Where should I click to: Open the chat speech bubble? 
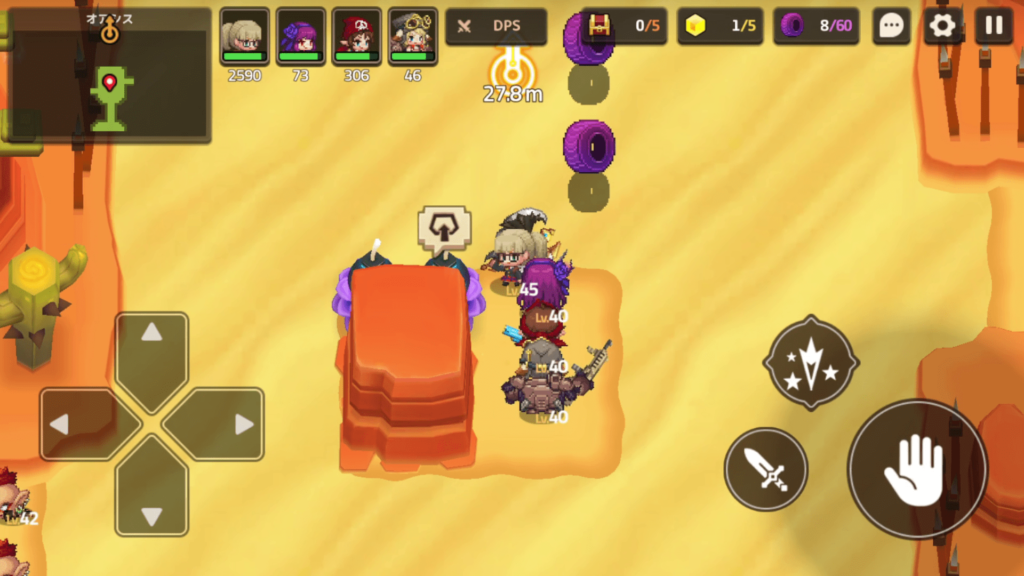tap(890, 26)
